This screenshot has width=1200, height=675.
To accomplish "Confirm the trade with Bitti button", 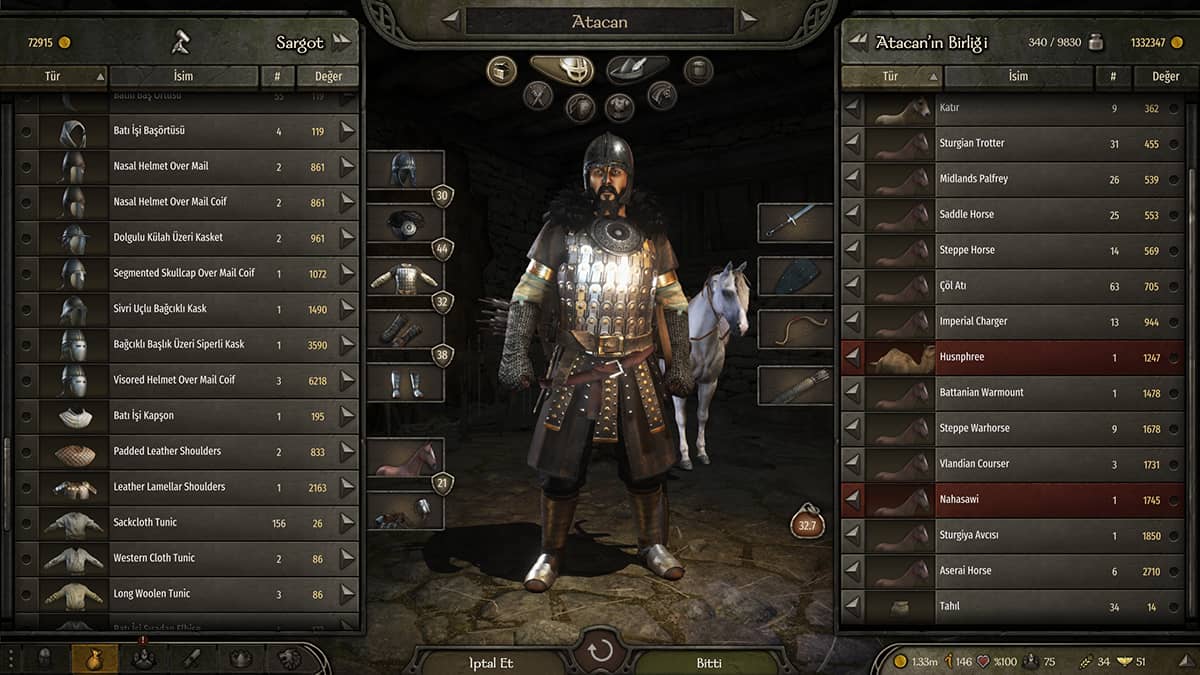I will [x=708, y=662].
